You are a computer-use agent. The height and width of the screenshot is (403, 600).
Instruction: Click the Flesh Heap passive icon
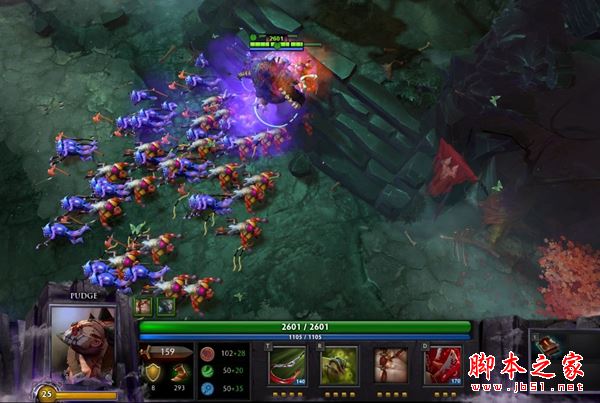391,366
